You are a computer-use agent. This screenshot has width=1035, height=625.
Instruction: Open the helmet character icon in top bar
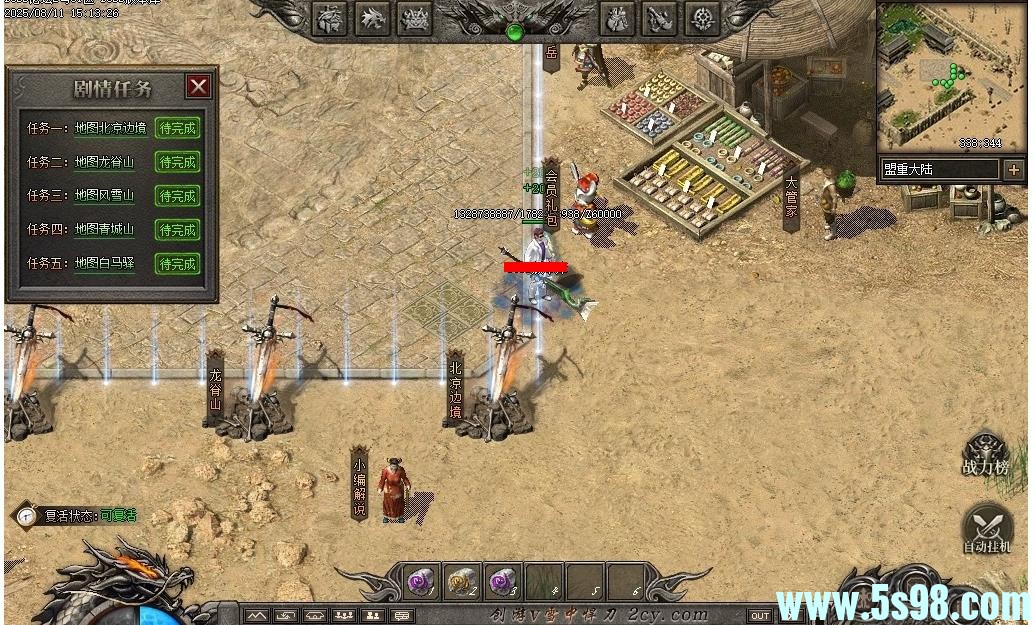point(330,18)
